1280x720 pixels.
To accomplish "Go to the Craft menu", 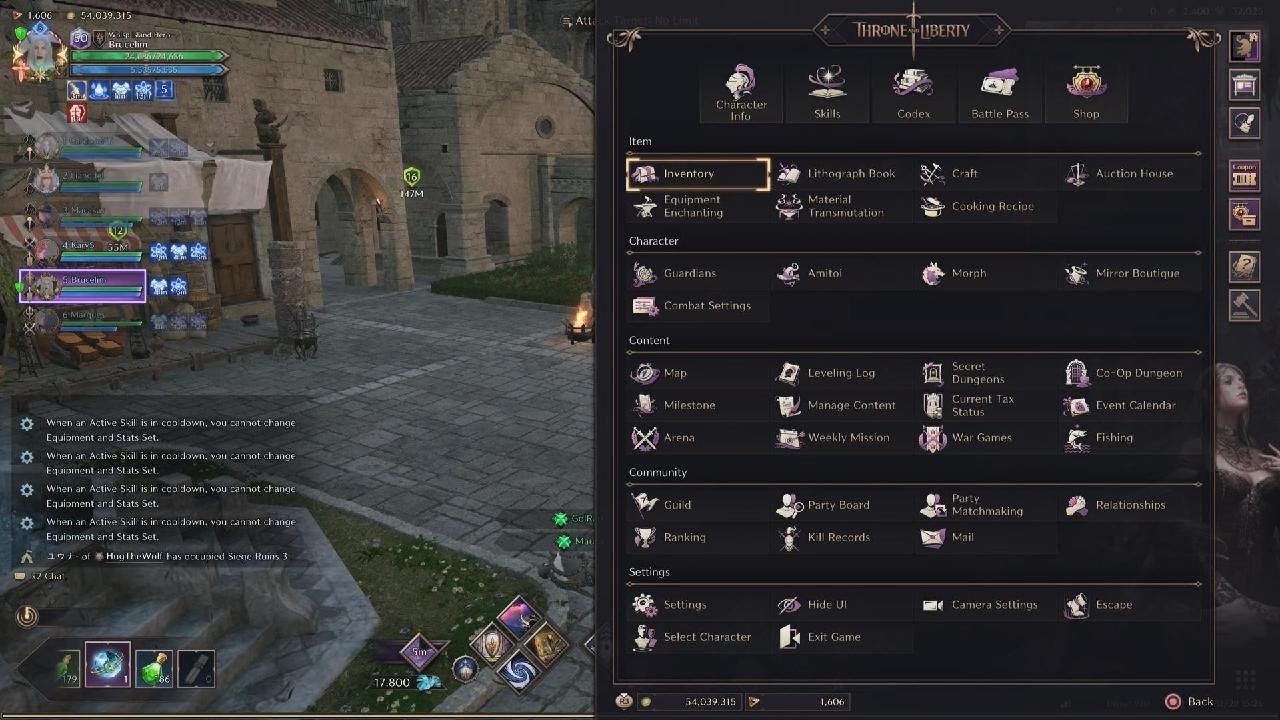I will click(964, 174).
